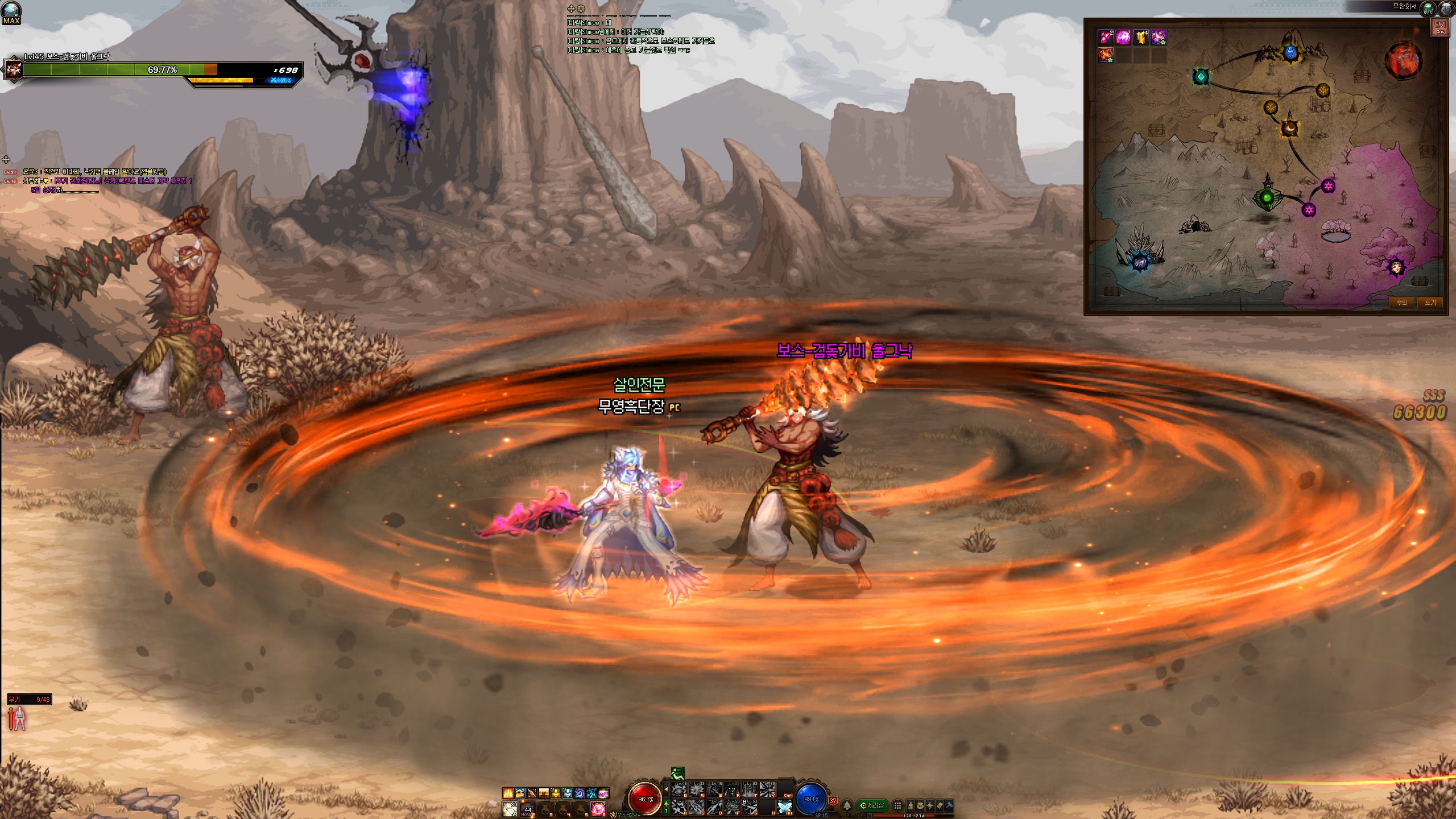The width and height of the screenshot is (1456, 819).
Task: Select the teal diamond map node
Action: point(1201,77)
